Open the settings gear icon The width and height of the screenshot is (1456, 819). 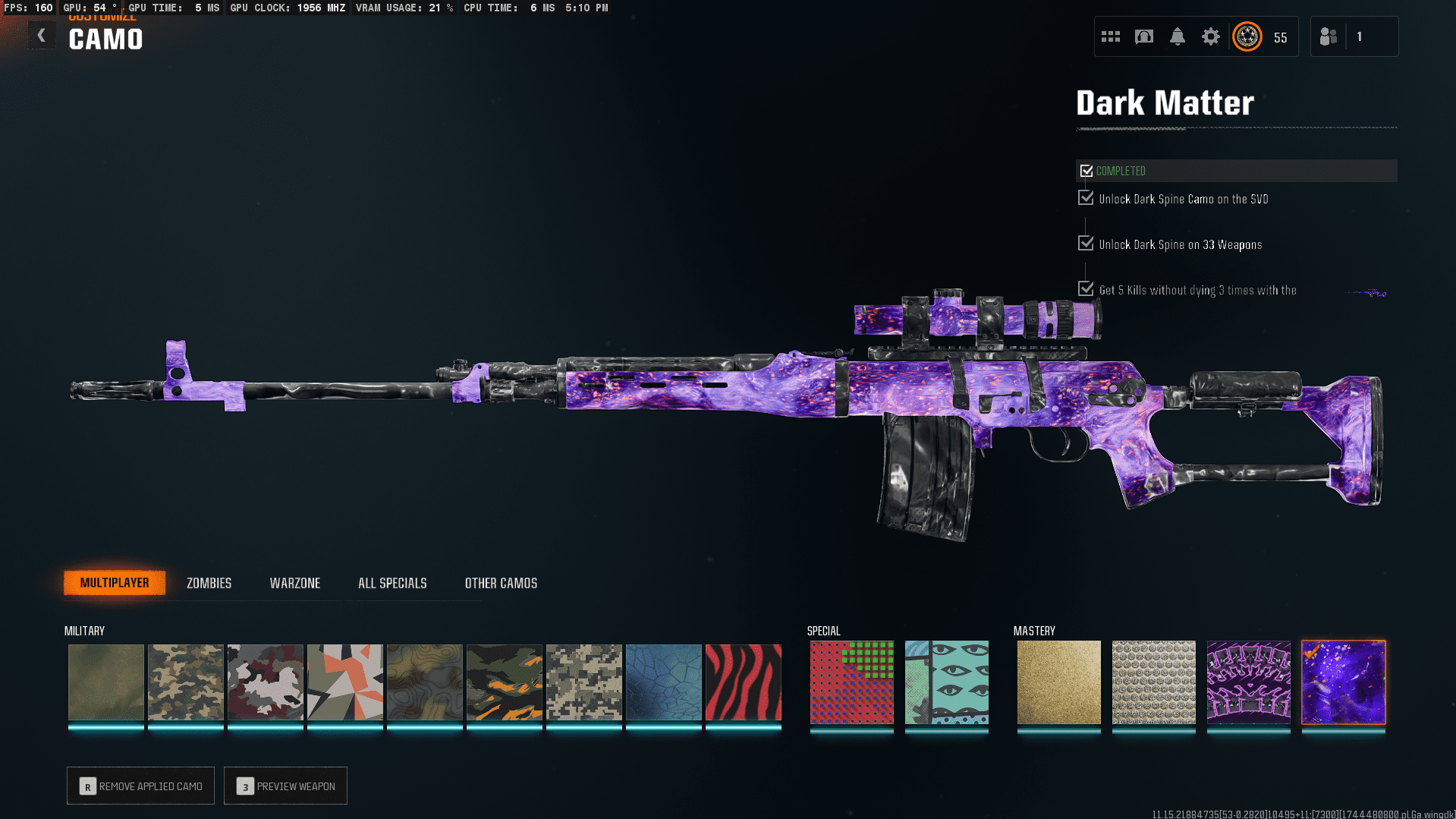pos(1210,36)
